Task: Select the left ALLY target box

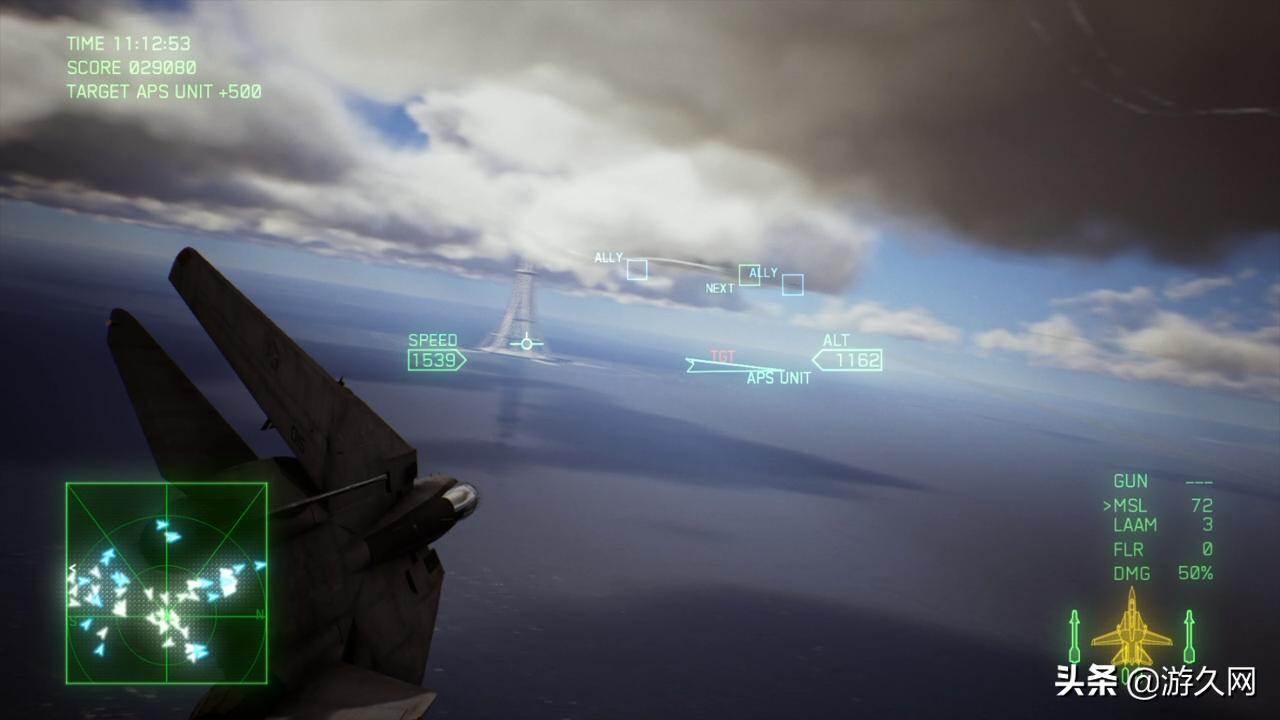Action: tap(637, 269)
